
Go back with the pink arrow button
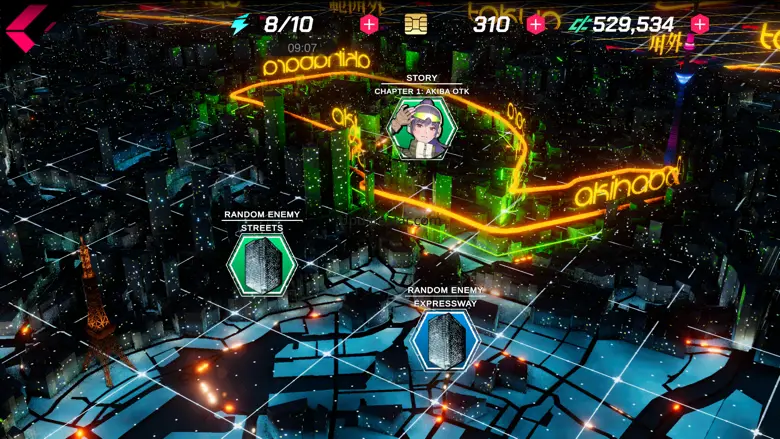[28, 26]
